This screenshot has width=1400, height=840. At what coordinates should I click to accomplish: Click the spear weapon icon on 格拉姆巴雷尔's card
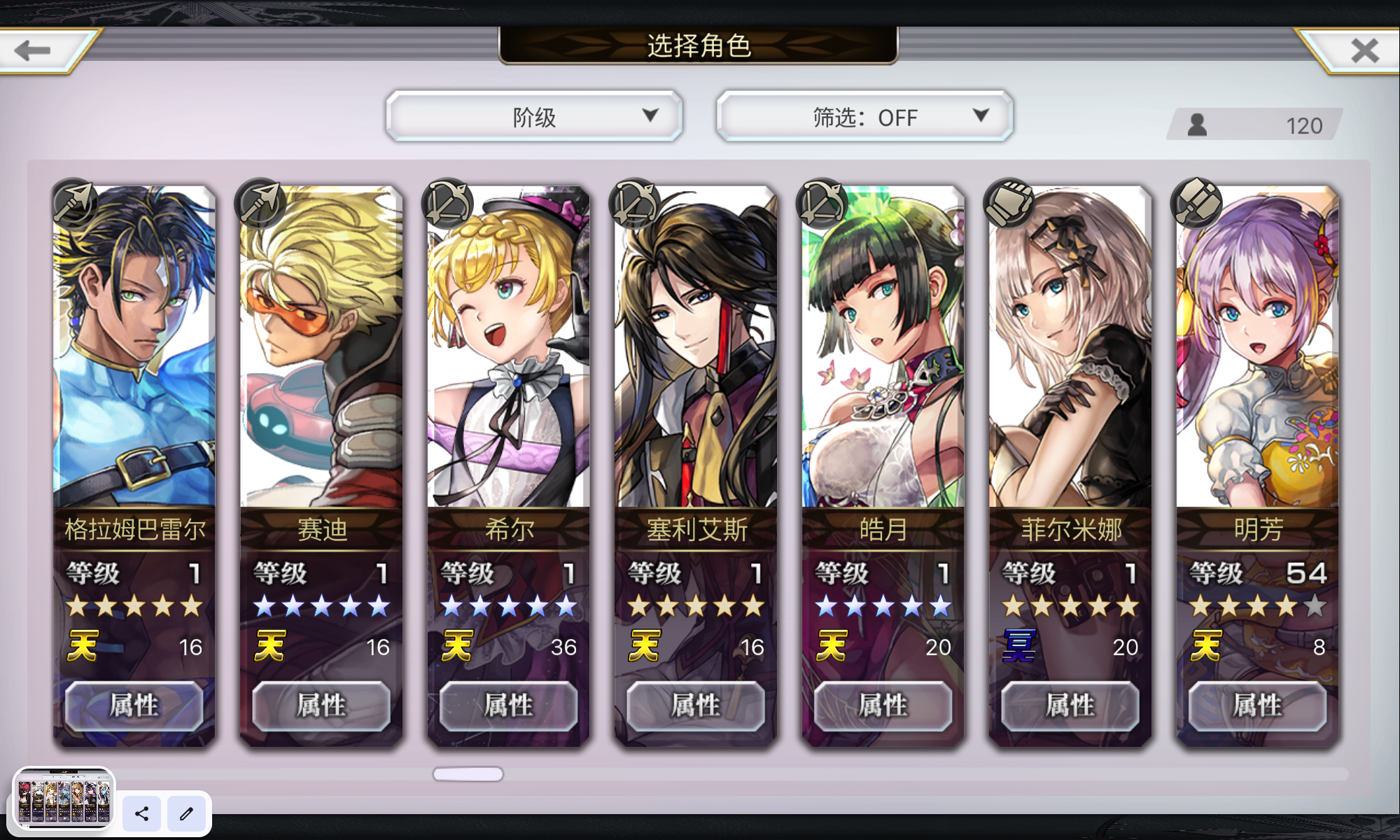(74, 202)
